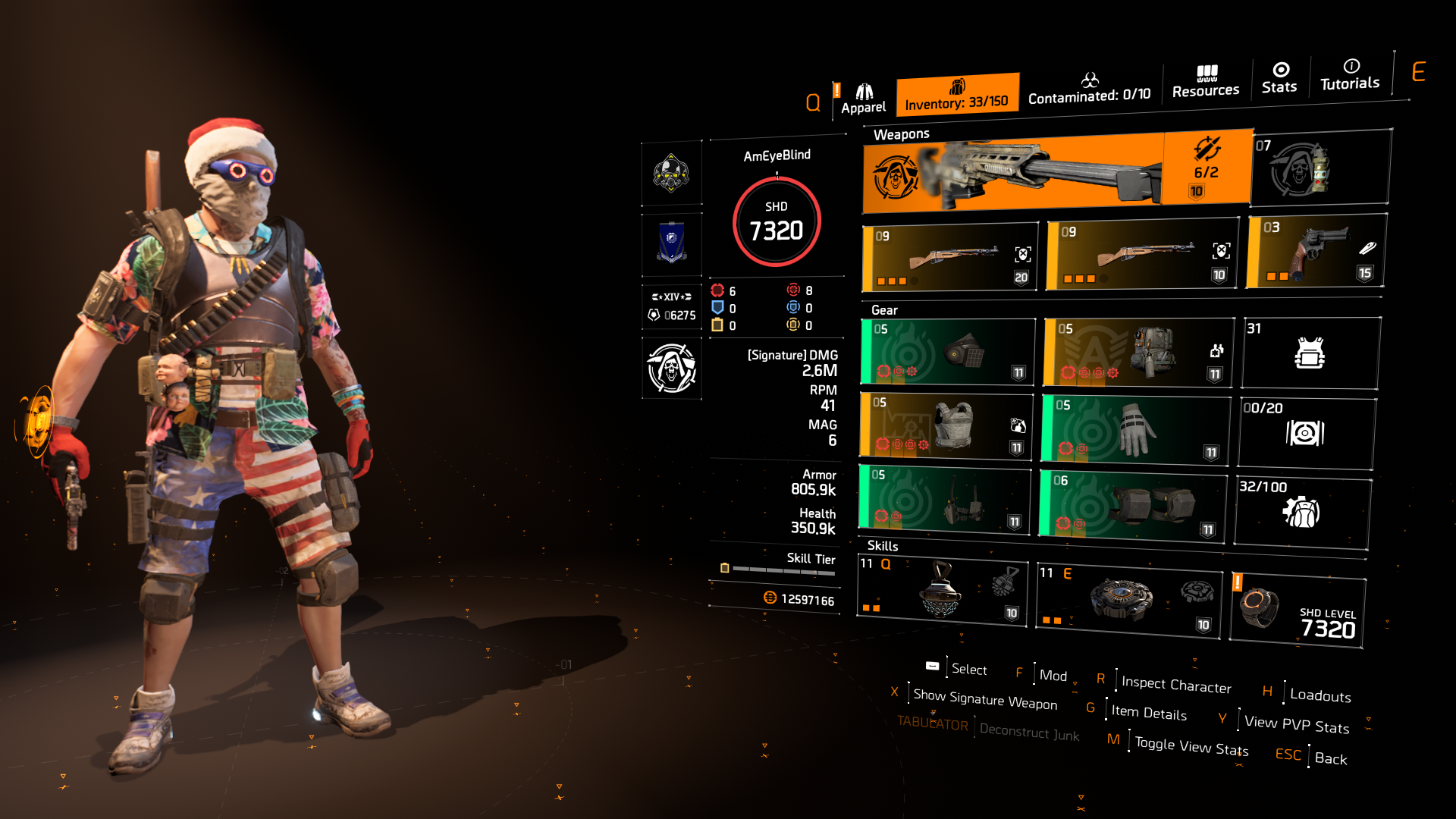Show Signature Weapon on character
Image resolution: width=1456 pixels, height=819 pixels.
pos(983,699)
